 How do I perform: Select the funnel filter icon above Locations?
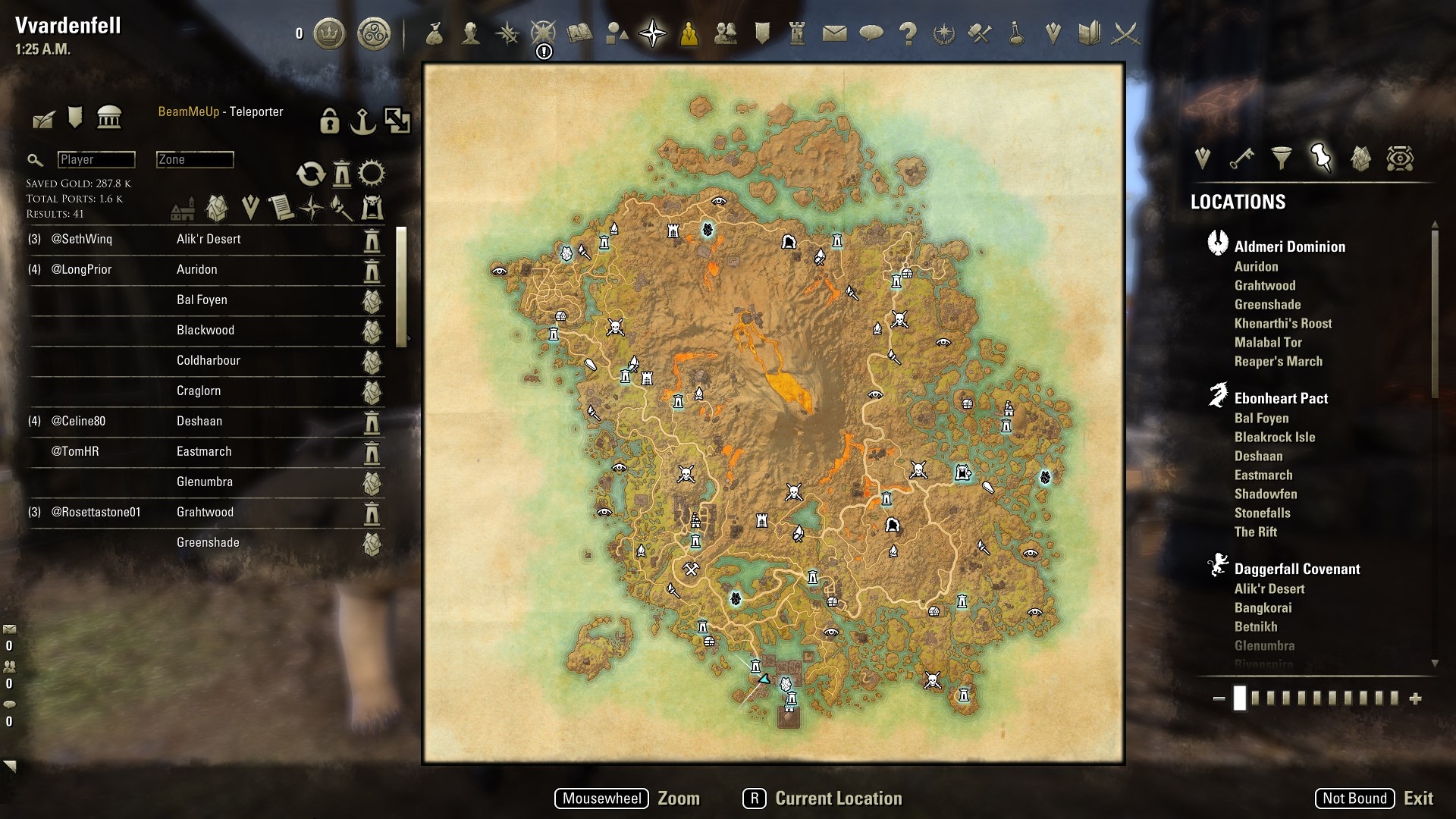pyautogui.click(x=1282, y=158)
